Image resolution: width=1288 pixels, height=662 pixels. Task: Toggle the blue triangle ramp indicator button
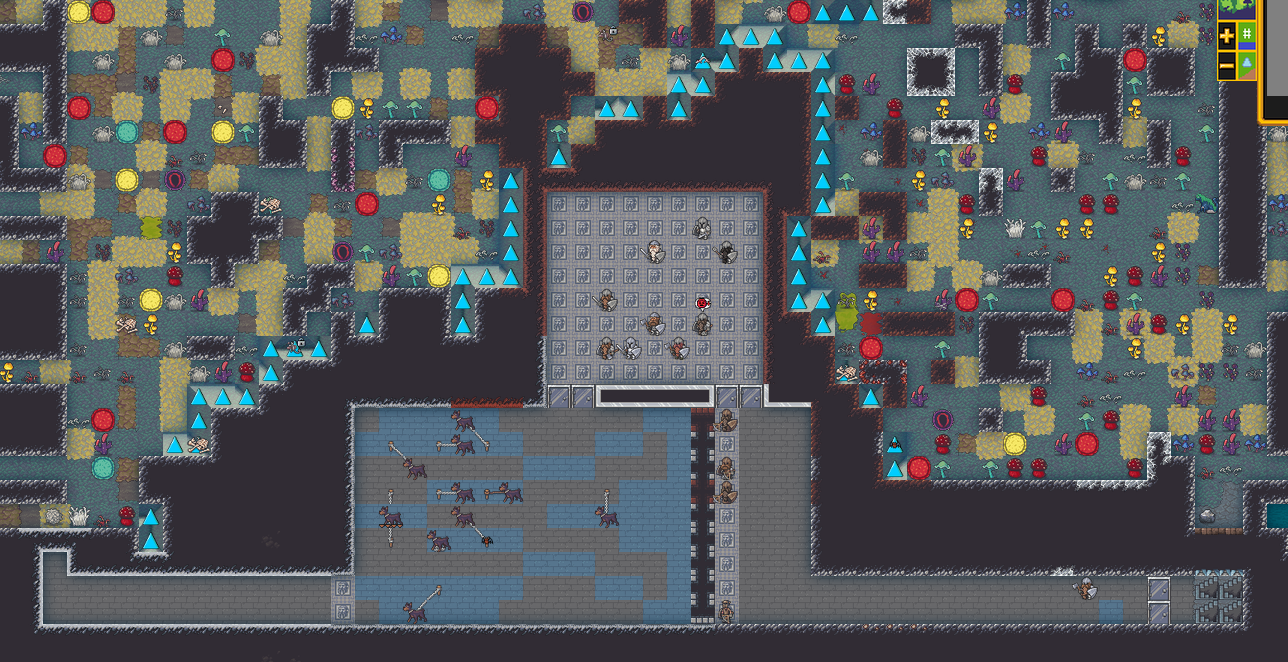(x=1247, y=65)
